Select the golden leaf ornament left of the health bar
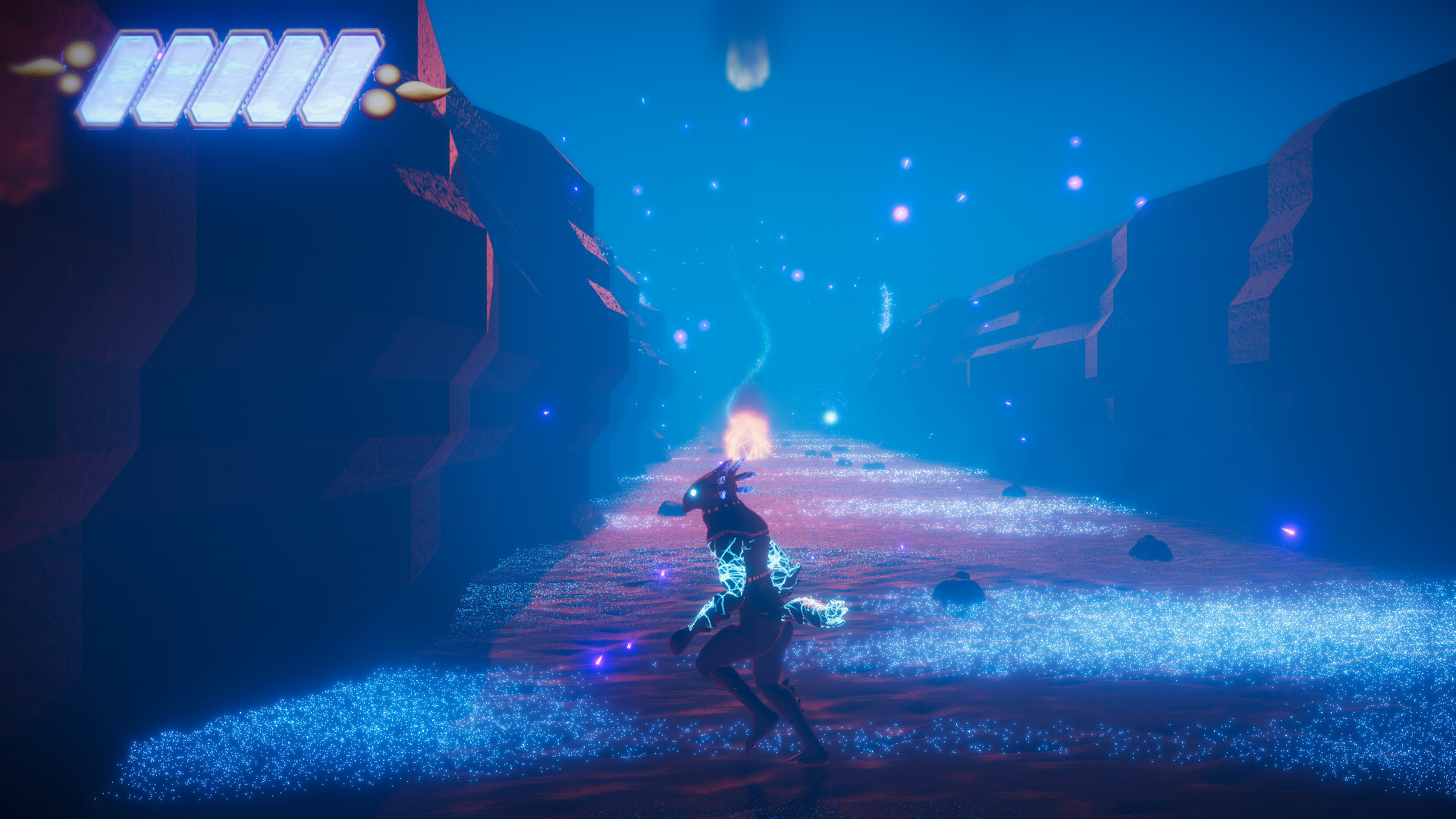This screenshot has height=819, width=1456. 34,68
